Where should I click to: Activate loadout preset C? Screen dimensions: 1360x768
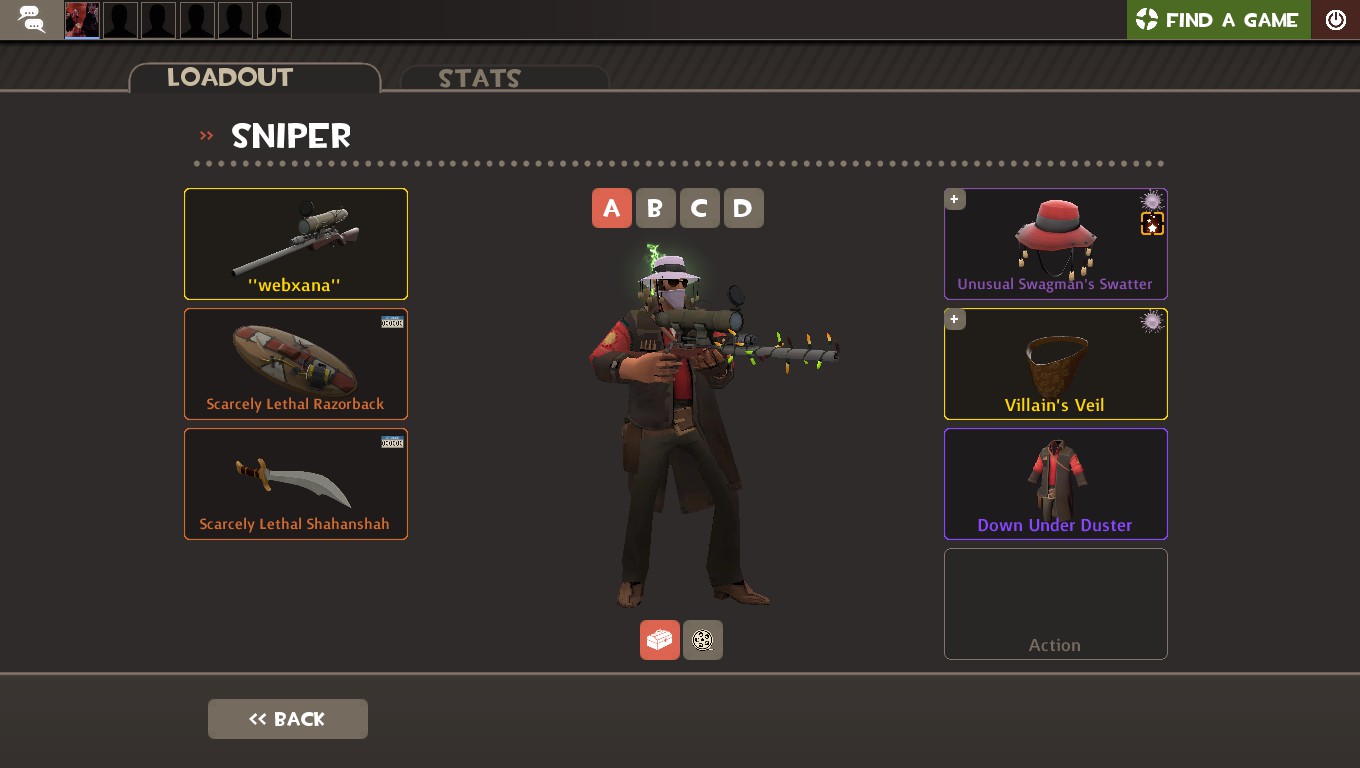(x=700, y=208)
